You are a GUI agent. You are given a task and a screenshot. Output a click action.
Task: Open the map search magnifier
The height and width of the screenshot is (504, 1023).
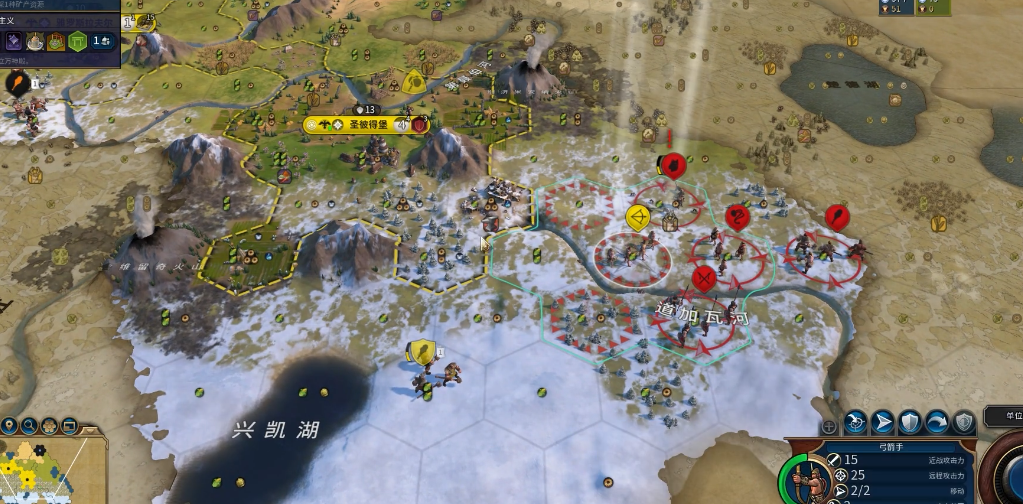[x=29, y=426]
